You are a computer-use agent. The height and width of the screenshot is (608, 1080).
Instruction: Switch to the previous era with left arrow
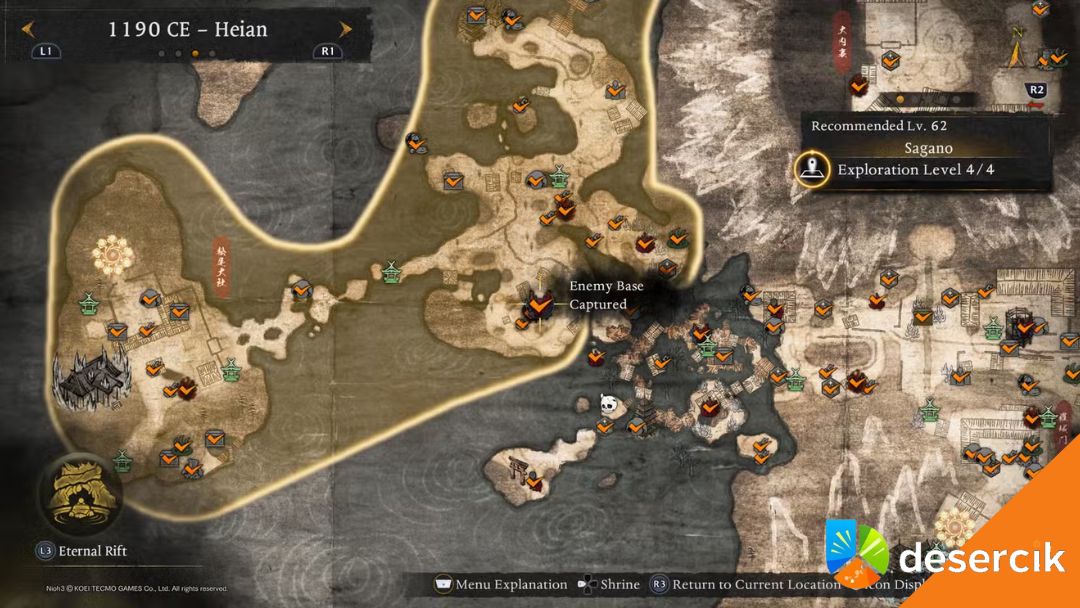tap(28, 29)
